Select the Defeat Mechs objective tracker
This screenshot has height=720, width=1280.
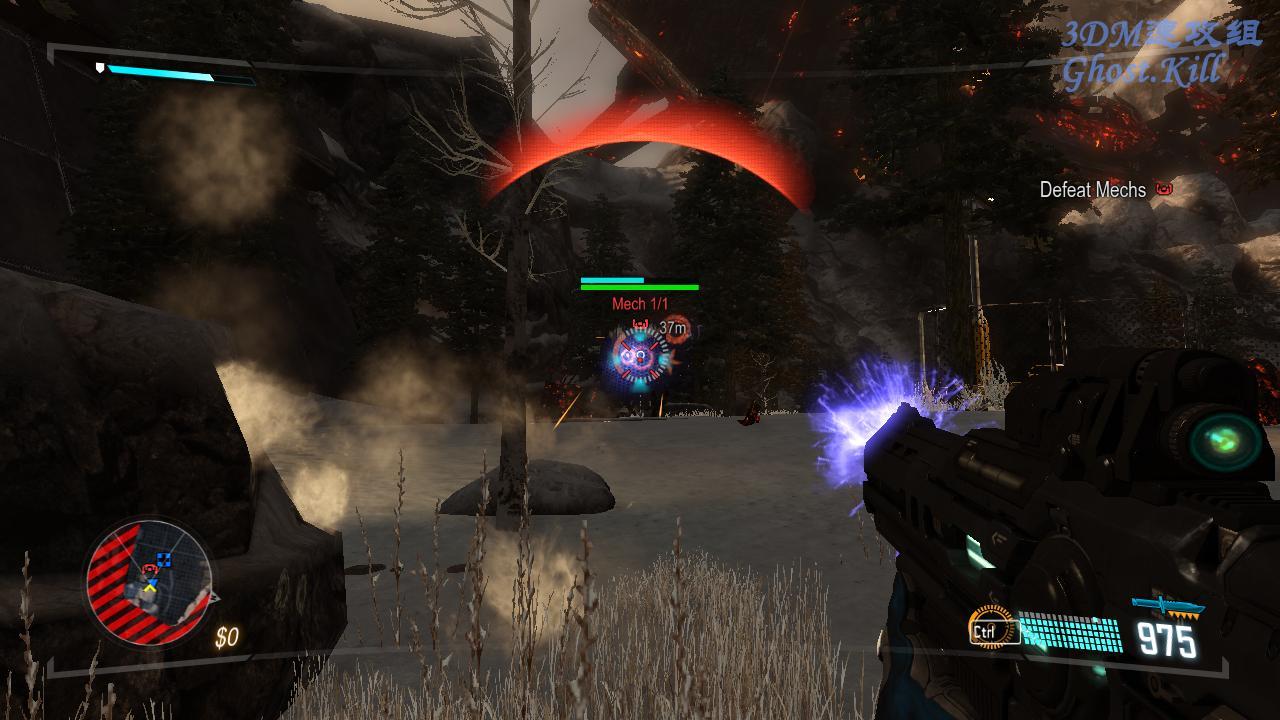[1093, 190]
